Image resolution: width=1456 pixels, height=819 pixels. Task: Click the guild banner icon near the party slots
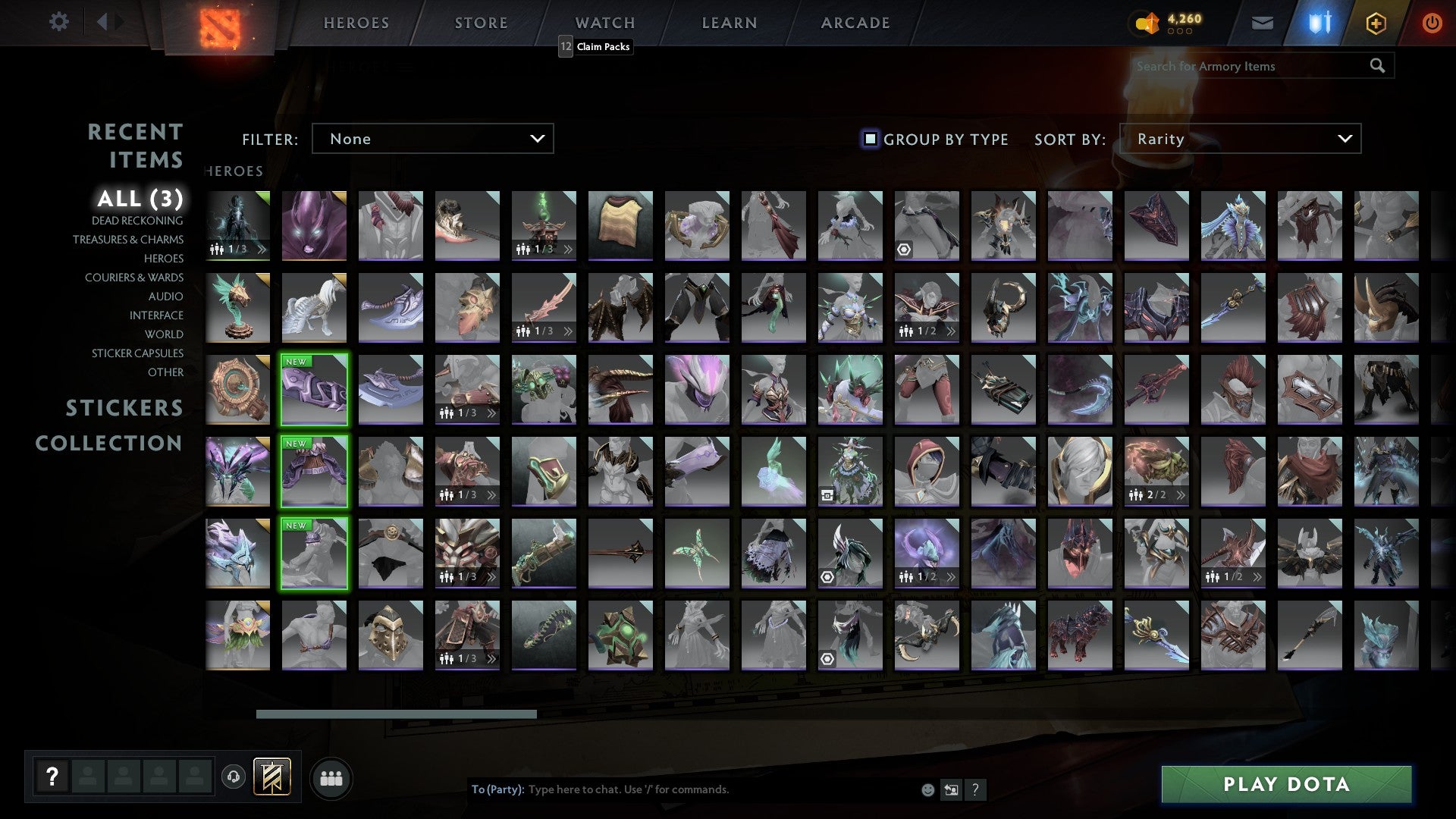click(270, 777)
